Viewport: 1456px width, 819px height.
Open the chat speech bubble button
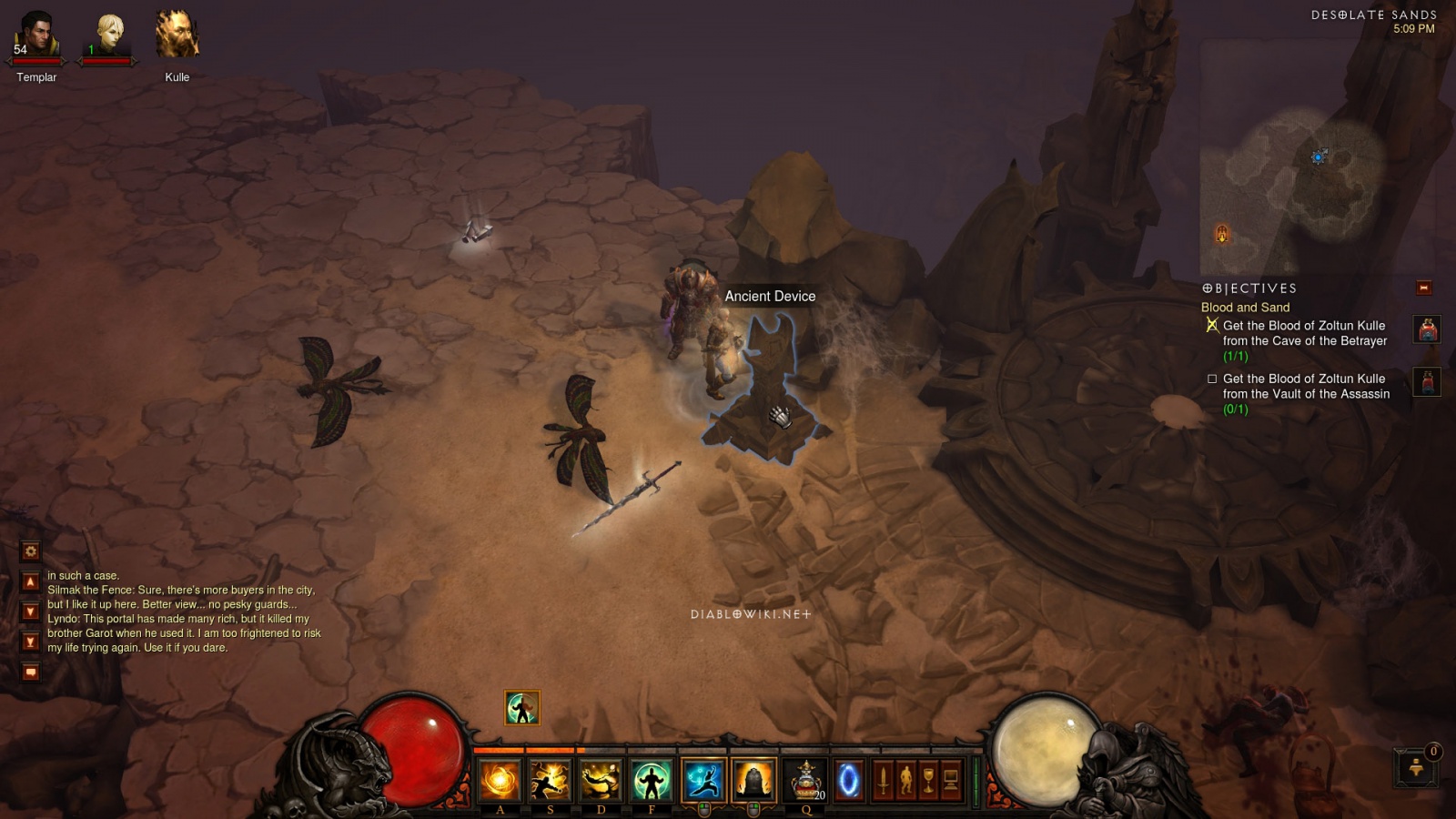(31, 672)
